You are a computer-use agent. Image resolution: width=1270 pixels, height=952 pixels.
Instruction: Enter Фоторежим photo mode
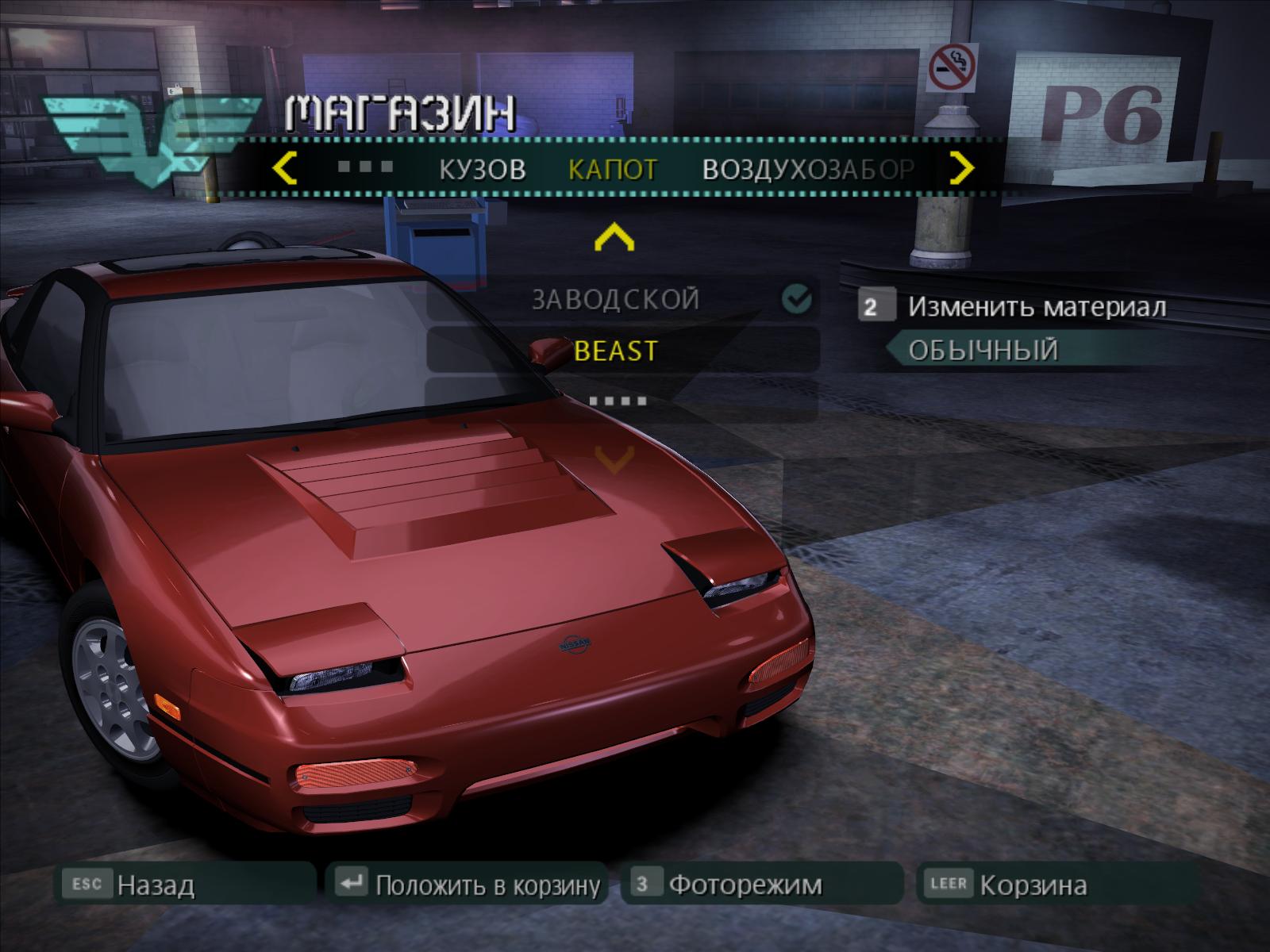point(745,885)
